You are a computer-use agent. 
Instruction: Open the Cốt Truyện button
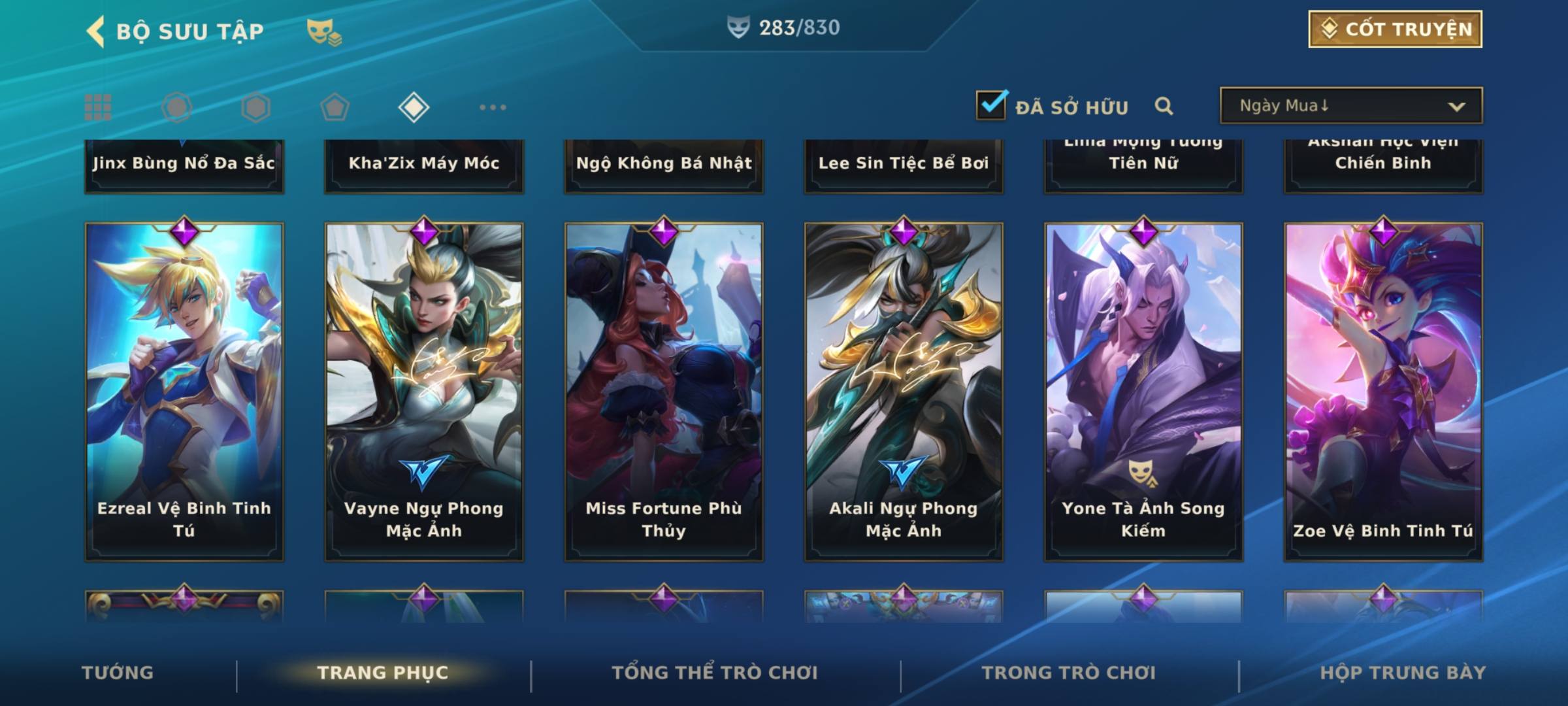1394,29
